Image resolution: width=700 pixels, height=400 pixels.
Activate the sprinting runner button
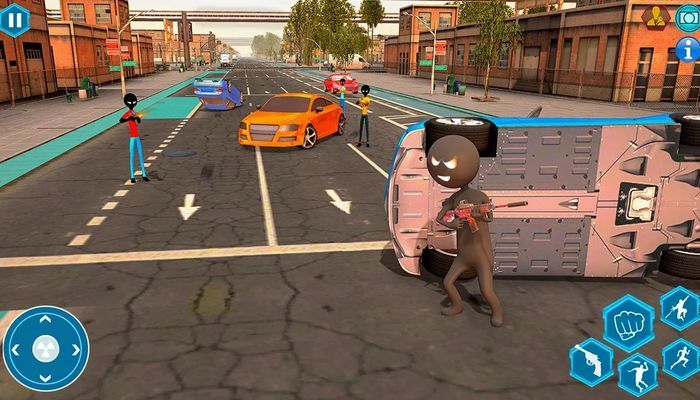pos(681,360)
